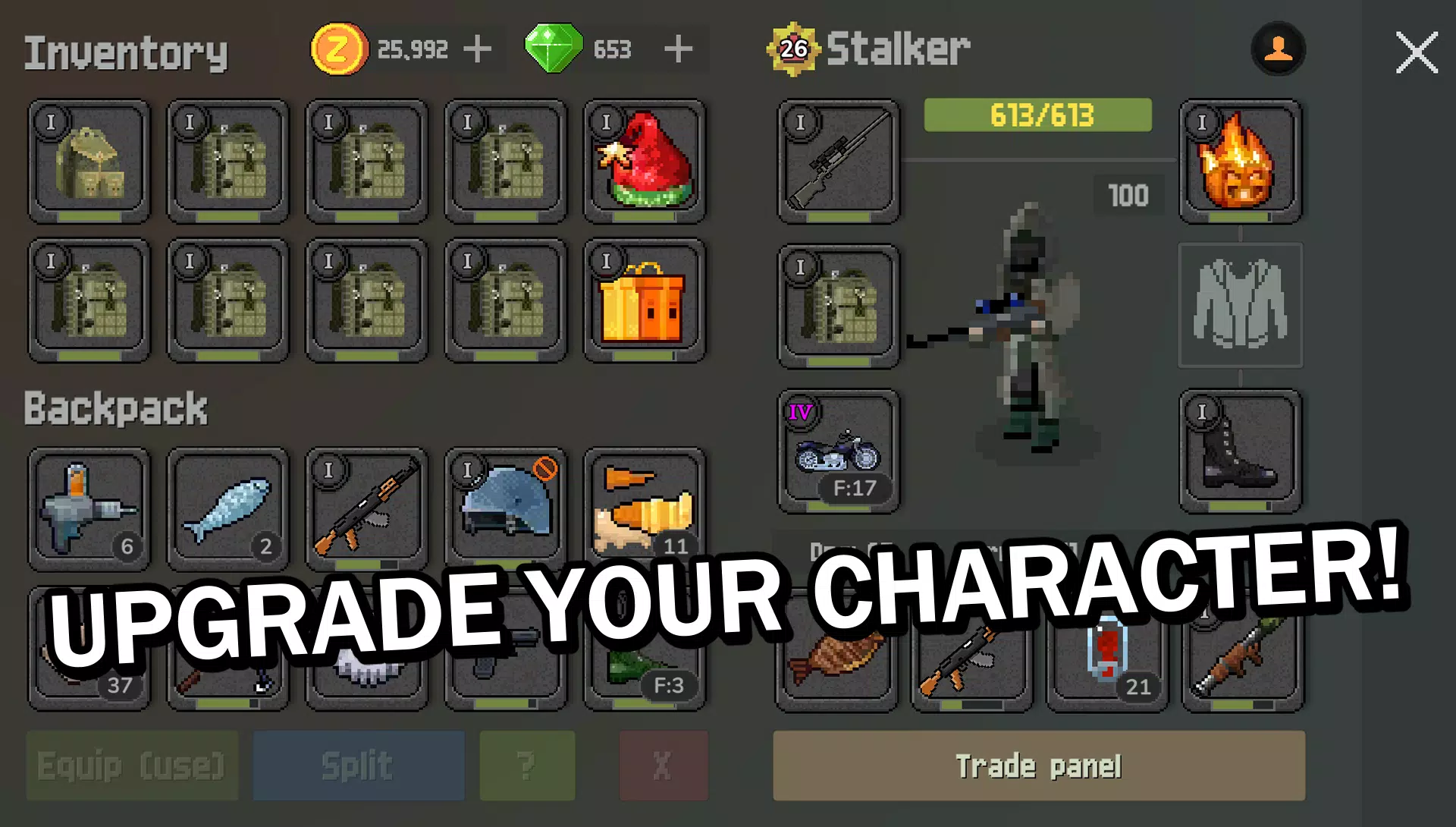Select the watermelon hat in the inventory
This screenshot has height=827, width=1456.
click(x=645, y=162)
